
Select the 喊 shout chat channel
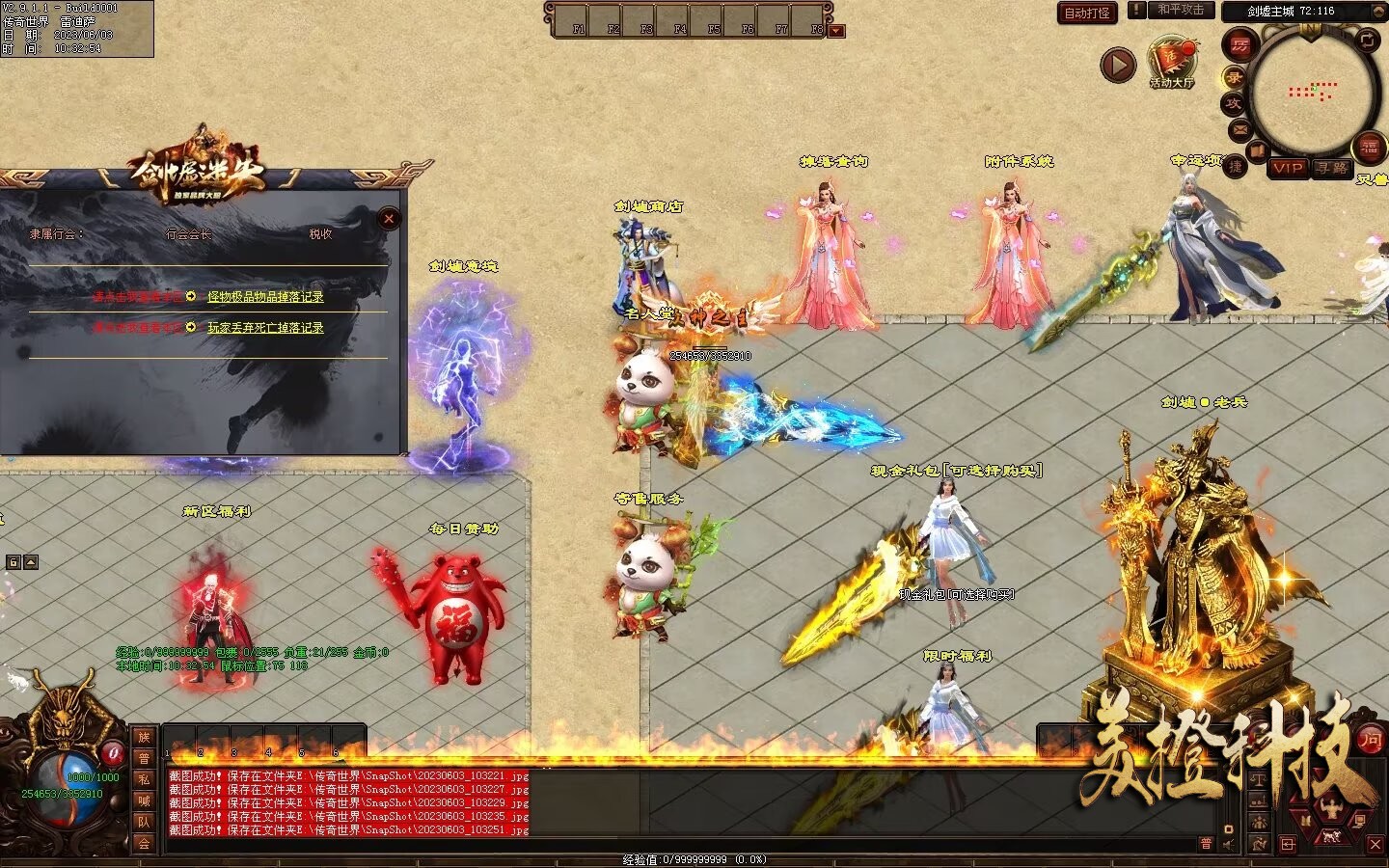click(x=144, y=800)
